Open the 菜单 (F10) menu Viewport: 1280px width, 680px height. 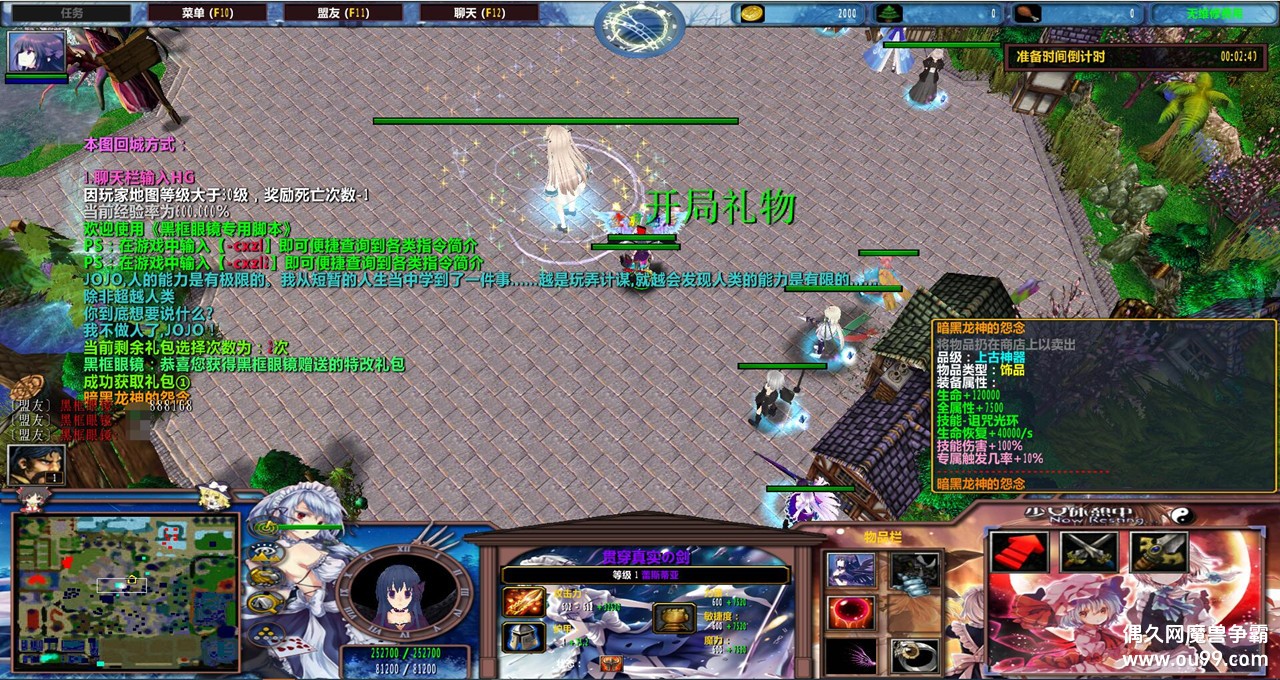click(x=208, y=13)
